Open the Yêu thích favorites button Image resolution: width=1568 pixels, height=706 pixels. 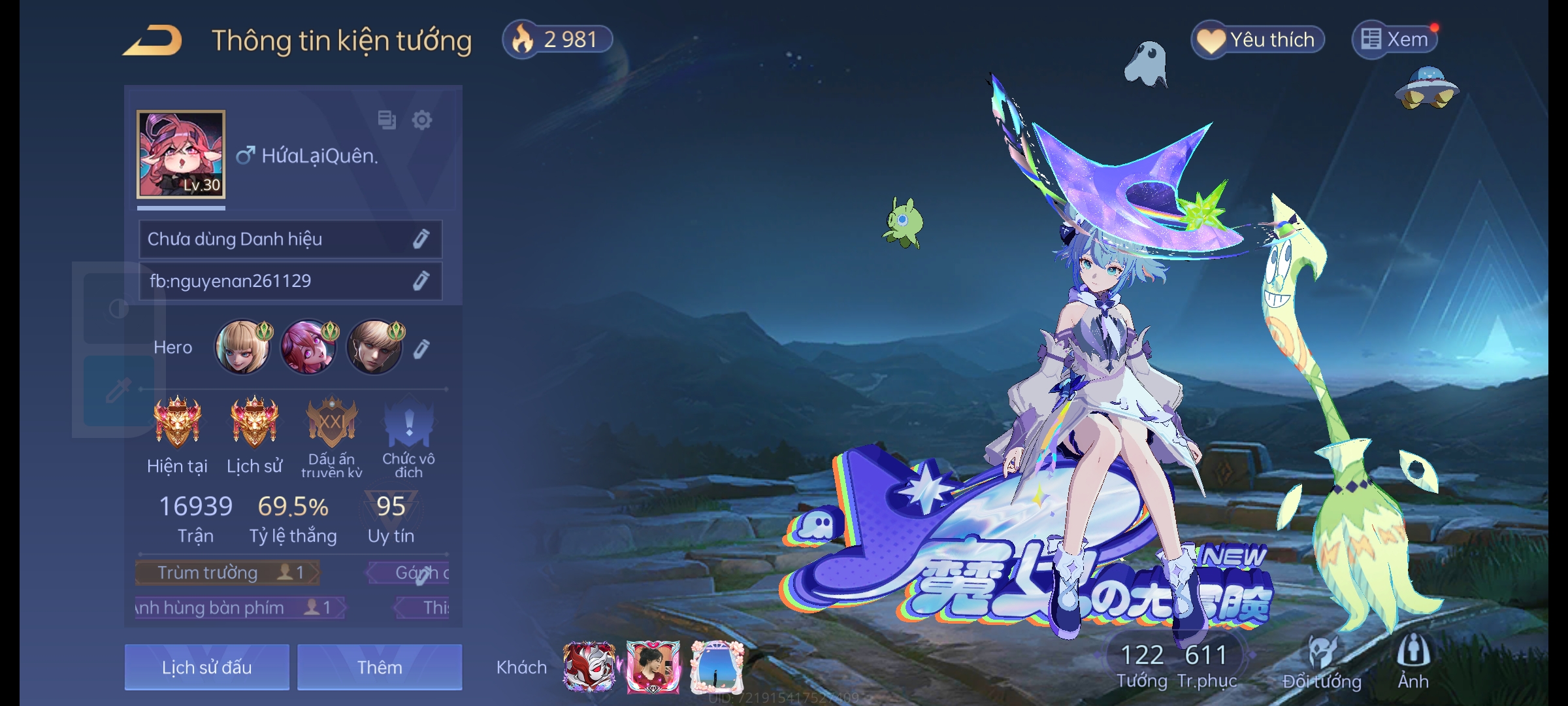point(1258,40)
